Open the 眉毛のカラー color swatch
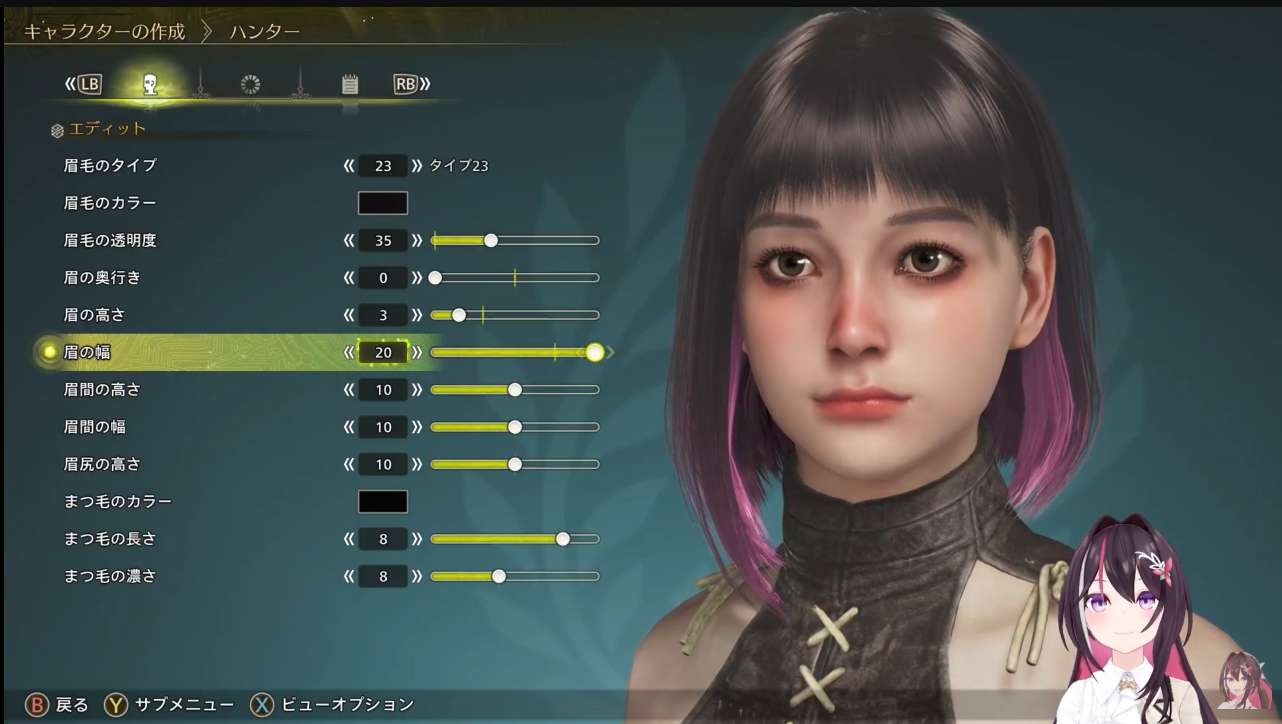Viewport: 1282px width, 724px height. point(383,203)
